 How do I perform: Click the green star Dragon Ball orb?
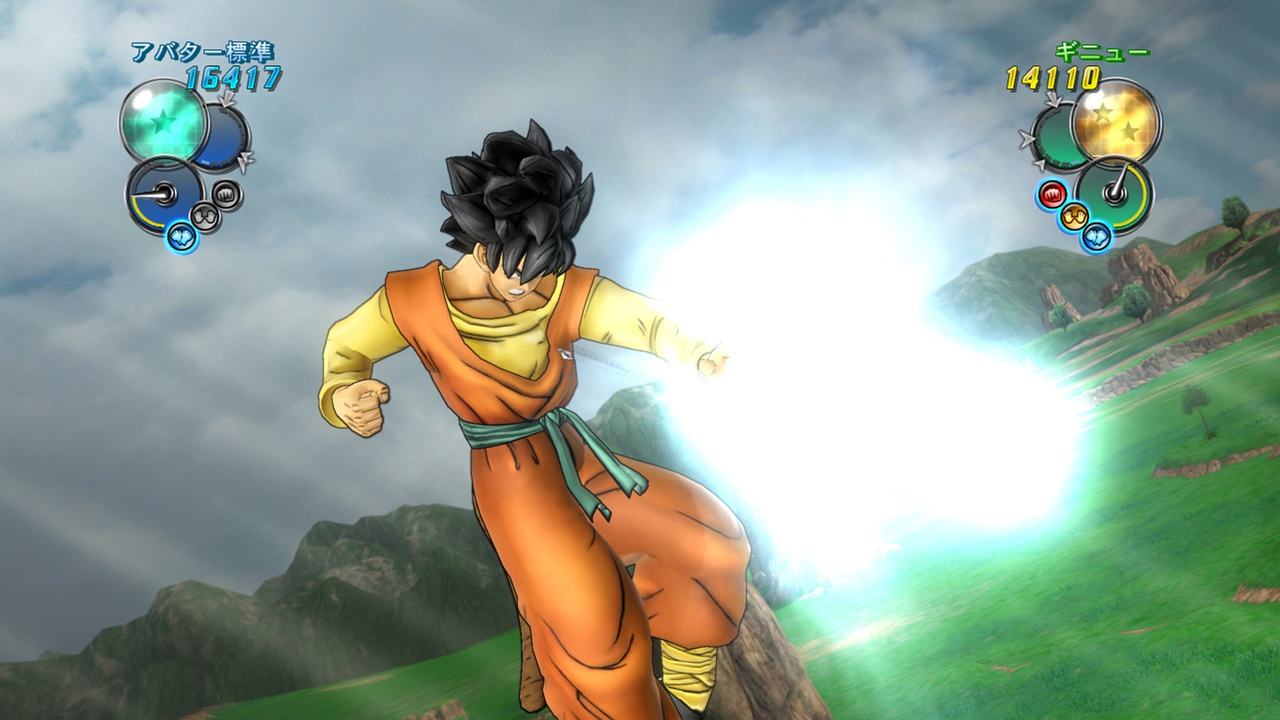163,122
